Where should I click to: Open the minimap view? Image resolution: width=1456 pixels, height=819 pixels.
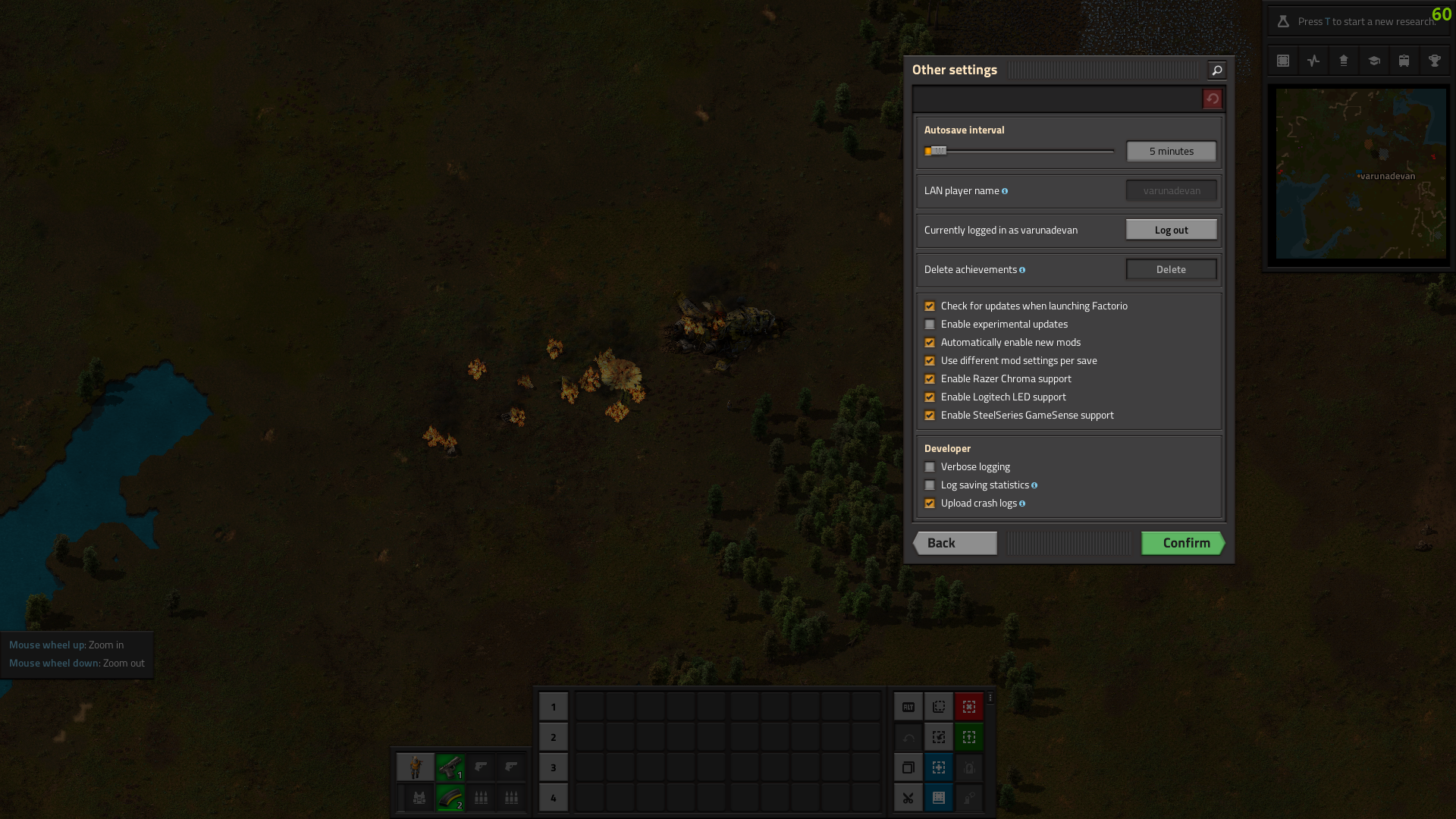pyautogui.click(x=1360, y=174)
